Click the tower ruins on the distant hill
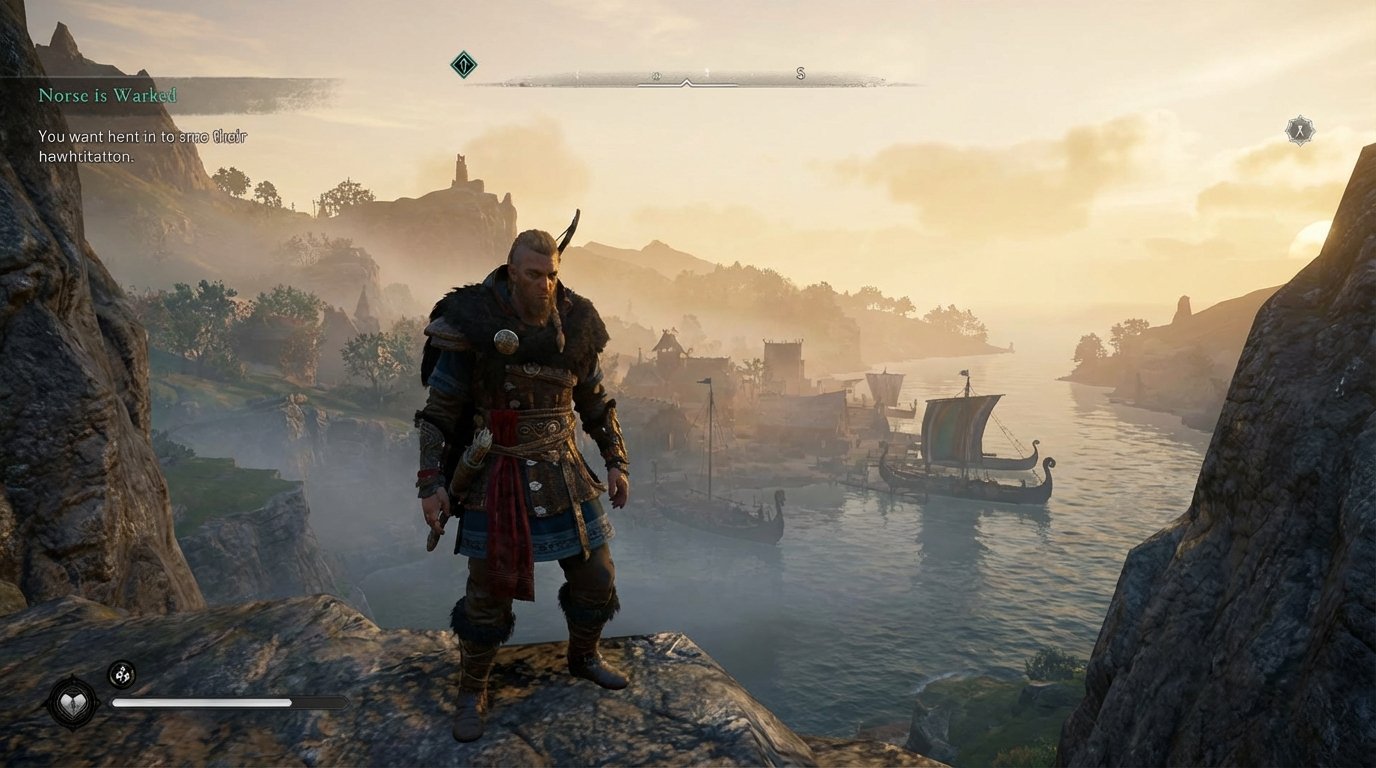The height and width of the screenshot is (768, 1376). (461, 170)
